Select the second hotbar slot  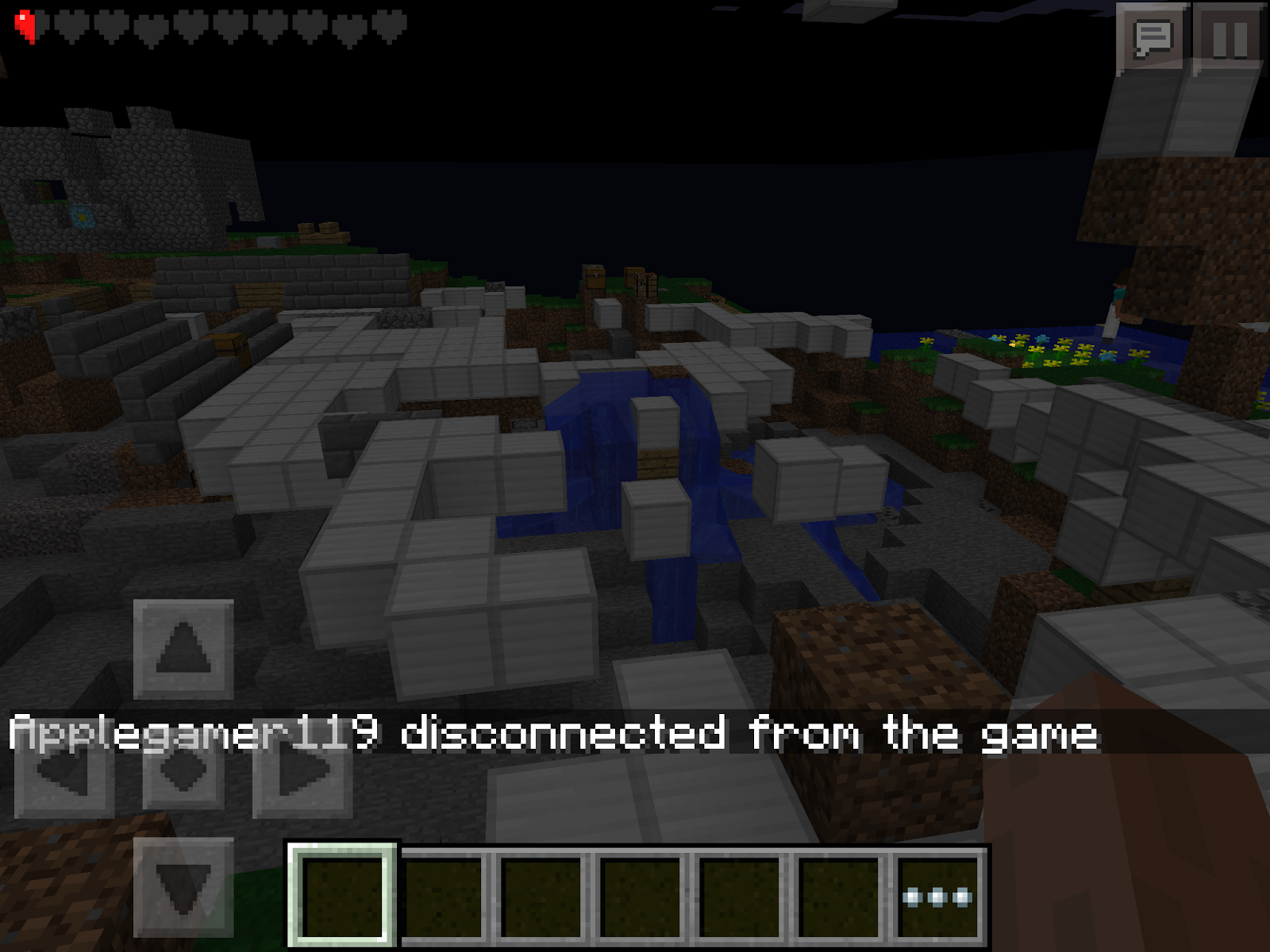point(444,896)
